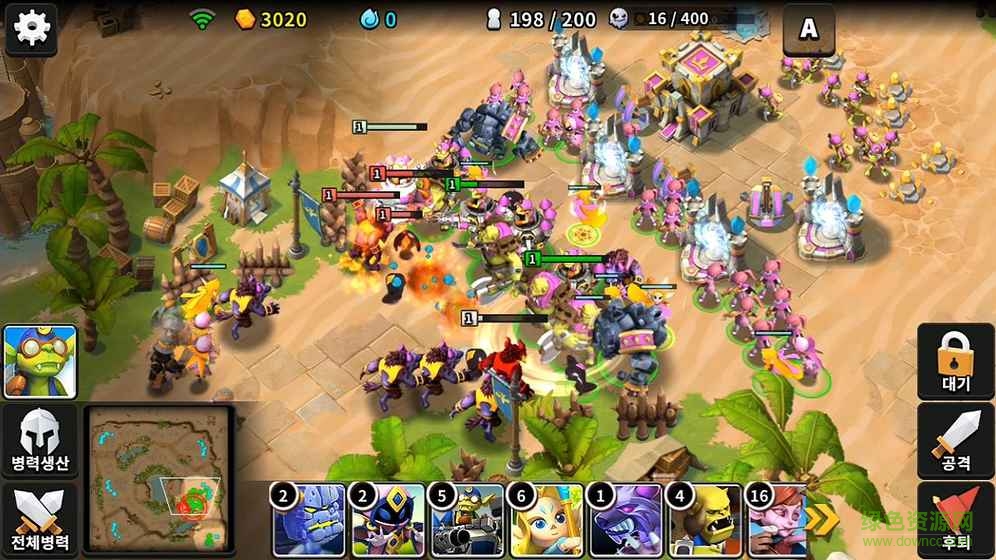Order a retreat with 후퇴 flag button

[x=956, y=520]
